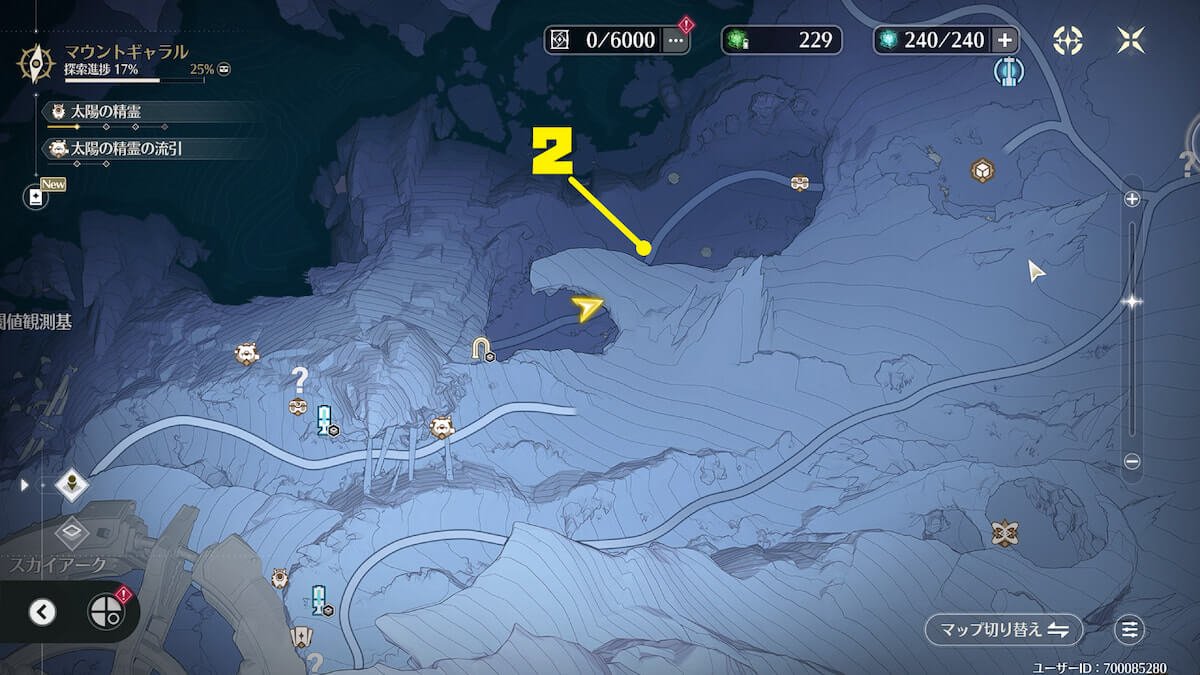The width and height of the screenshot is (1200, 675).
Task: Add more Waveplates with the plus button
Action: click(x=1004, y=41)
